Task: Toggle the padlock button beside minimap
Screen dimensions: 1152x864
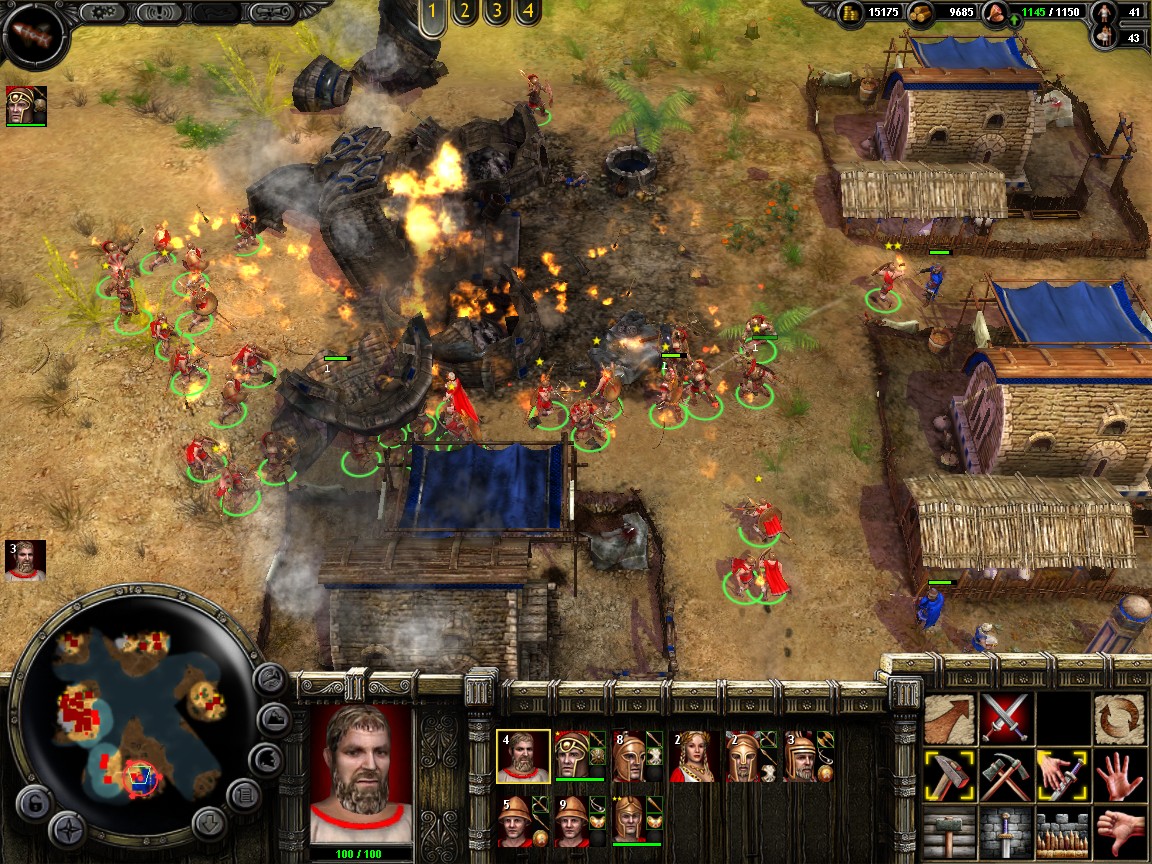Action: click(34, 800)
